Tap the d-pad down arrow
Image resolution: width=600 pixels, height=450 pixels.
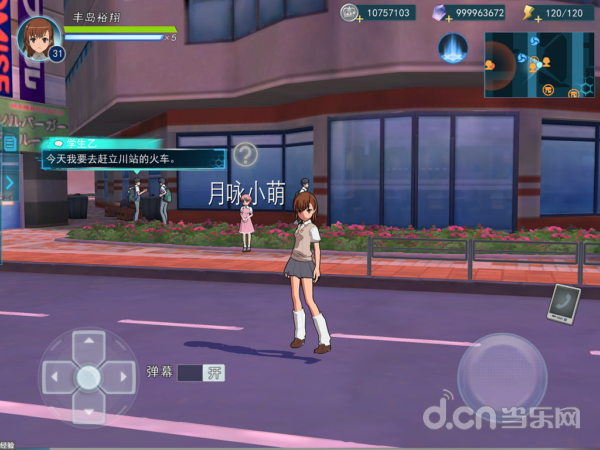[89, 408]
